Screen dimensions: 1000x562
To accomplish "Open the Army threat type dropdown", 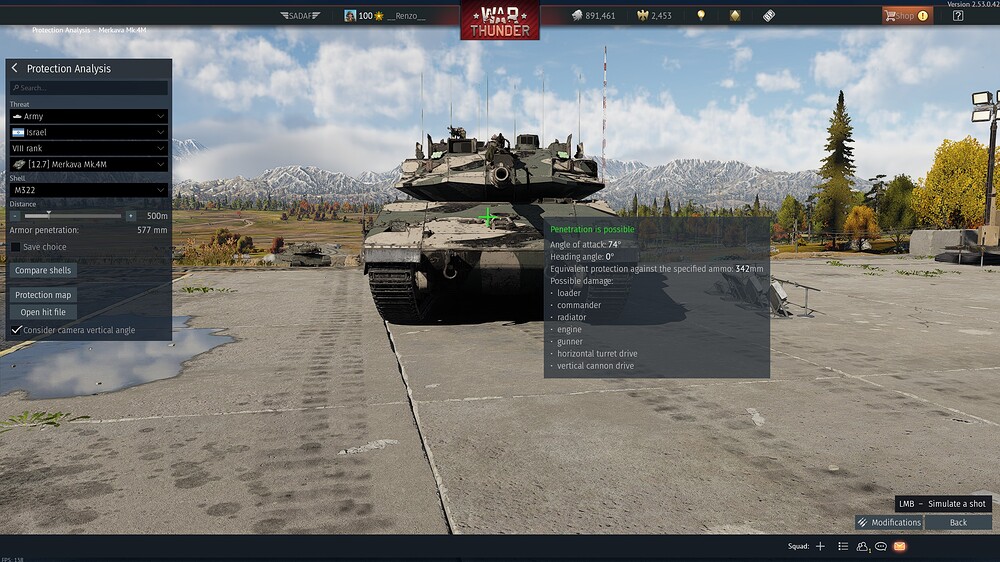I will coord(88,116).
